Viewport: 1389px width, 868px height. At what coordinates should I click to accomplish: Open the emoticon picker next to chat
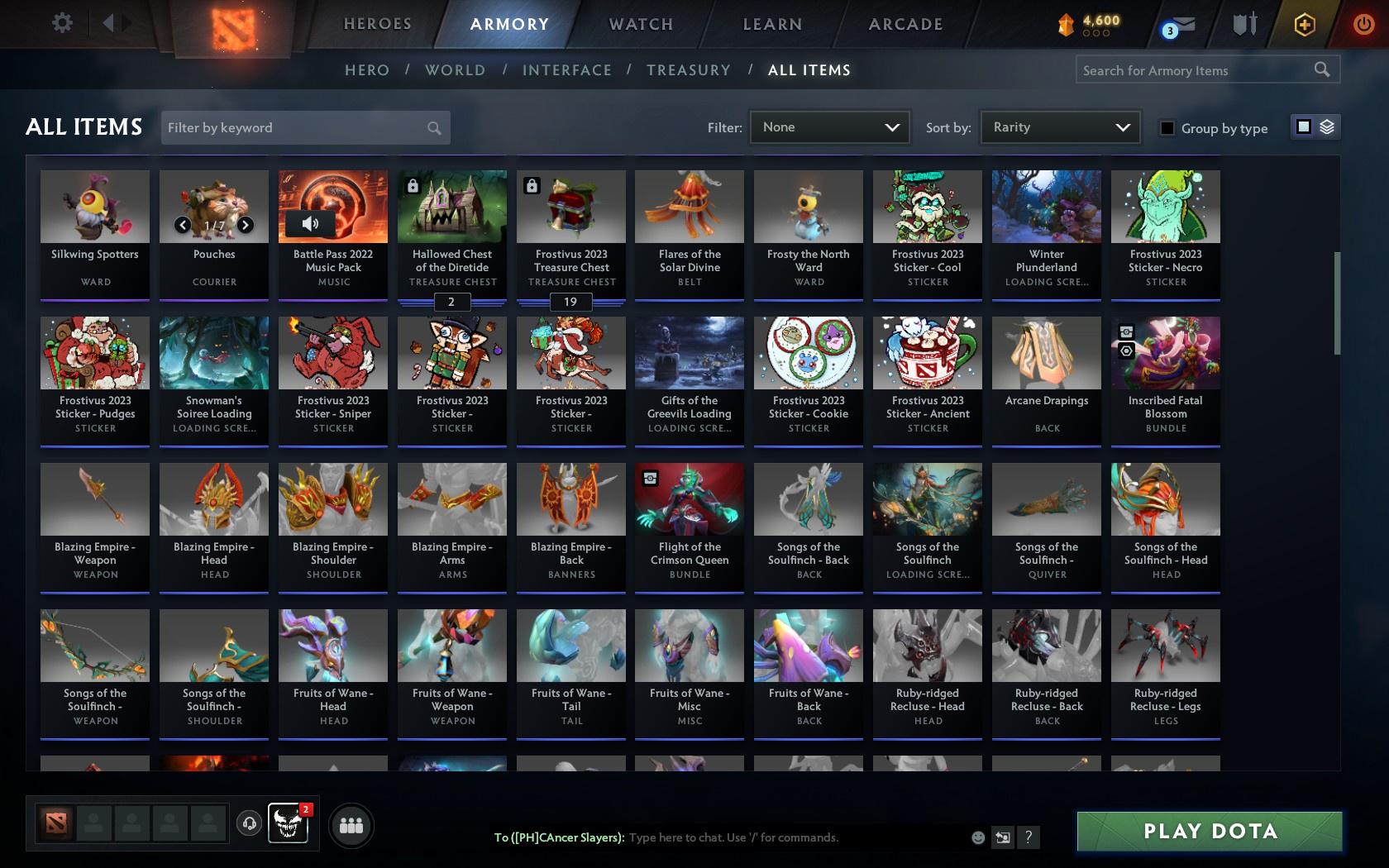(978, 837)
